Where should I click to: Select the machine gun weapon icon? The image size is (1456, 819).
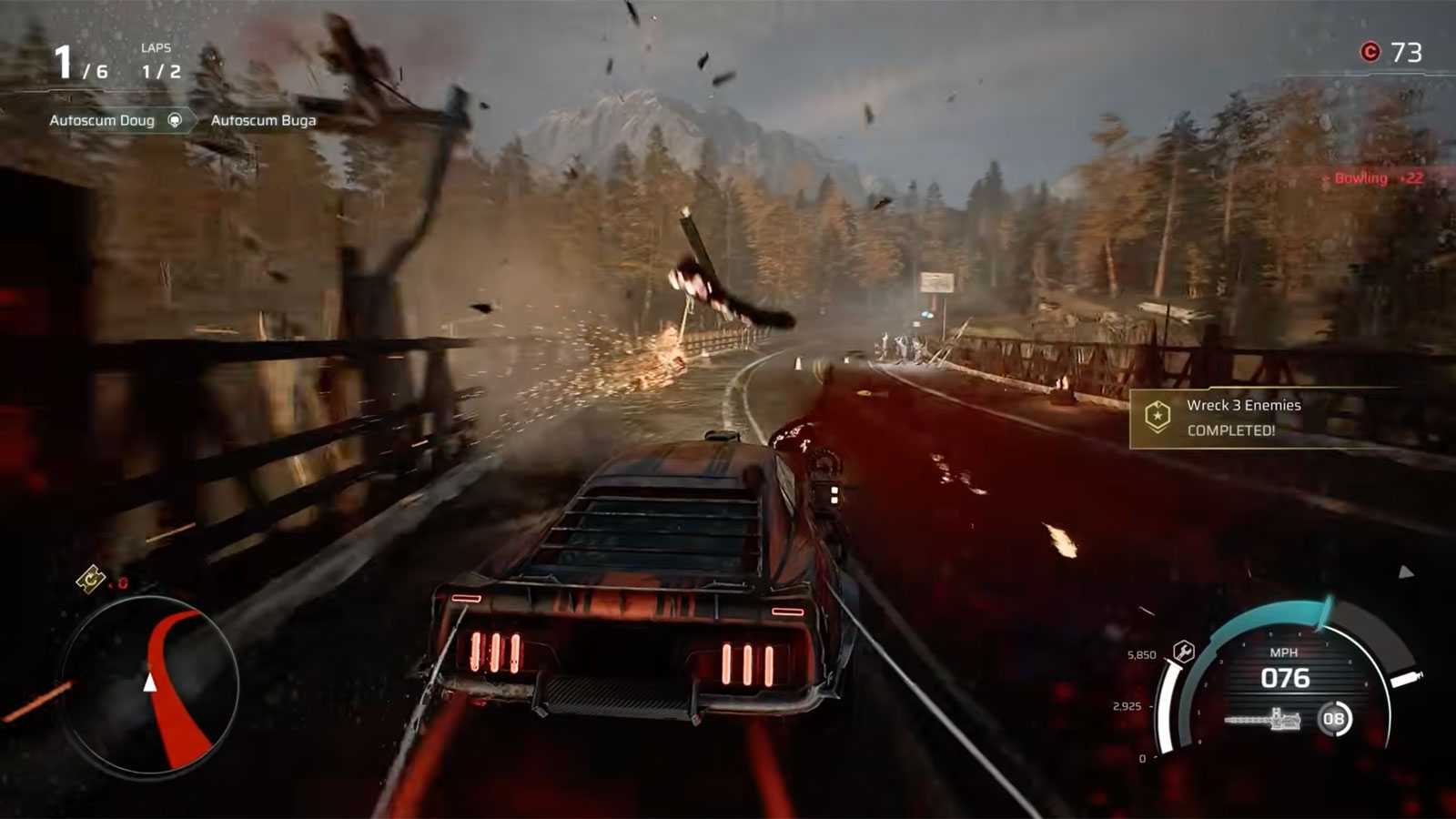pyautogui.click(x=1262, y=720)
